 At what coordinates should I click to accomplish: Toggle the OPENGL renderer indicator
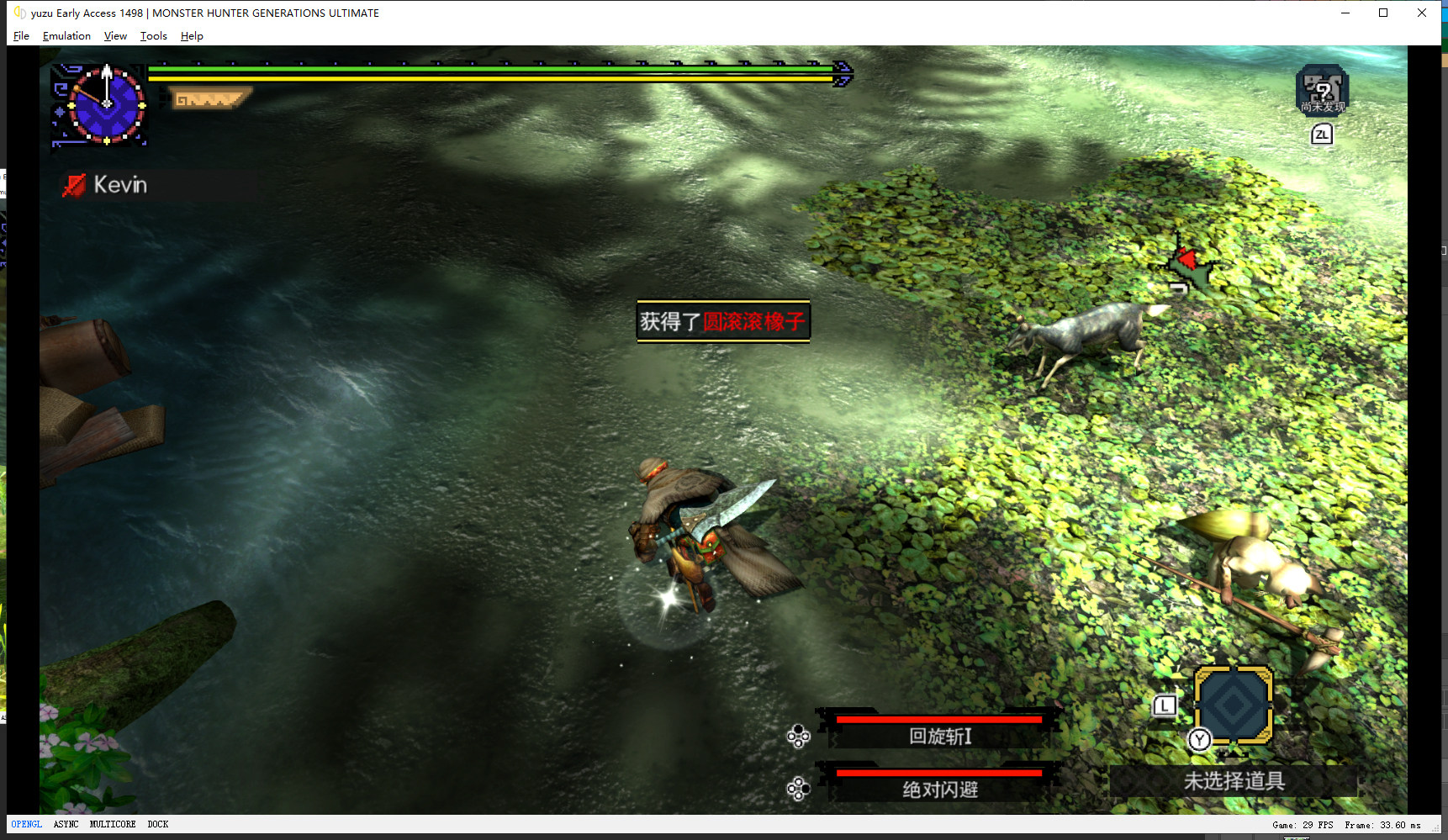point(26,825)
